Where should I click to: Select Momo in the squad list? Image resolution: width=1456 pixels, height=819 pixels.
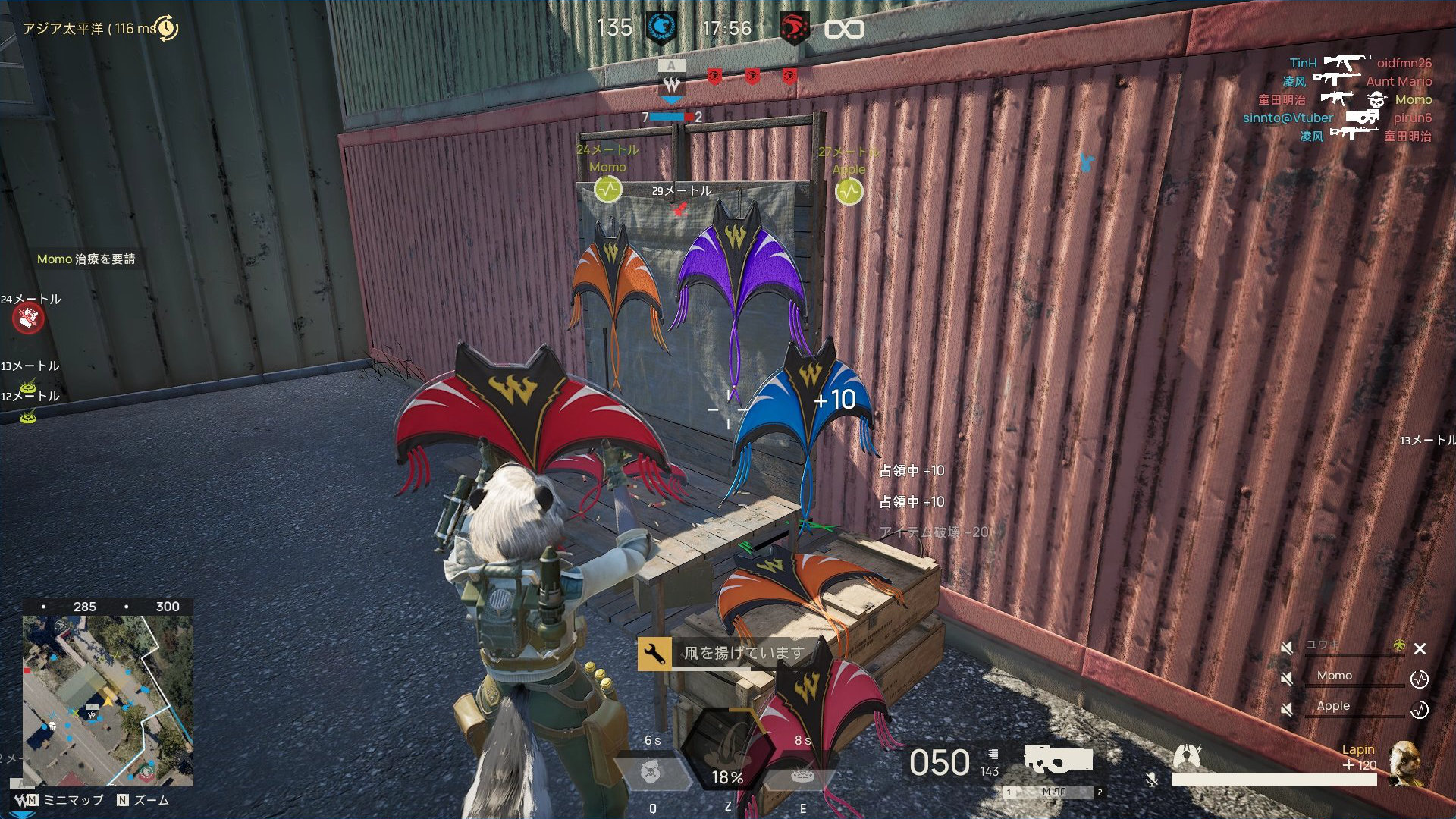coord(1334,676)
